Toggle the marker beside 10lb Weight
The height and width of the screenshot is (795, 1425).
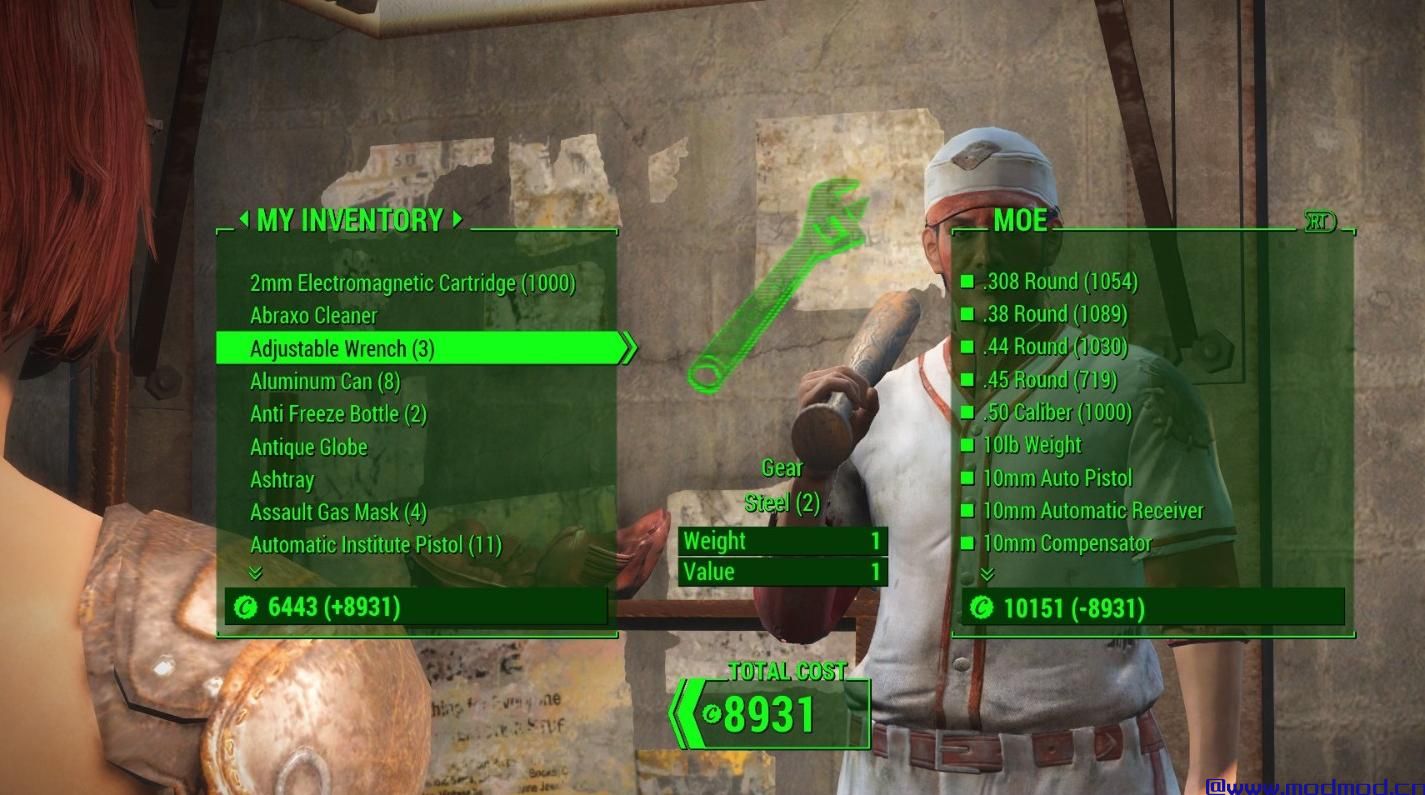[966, 445]
